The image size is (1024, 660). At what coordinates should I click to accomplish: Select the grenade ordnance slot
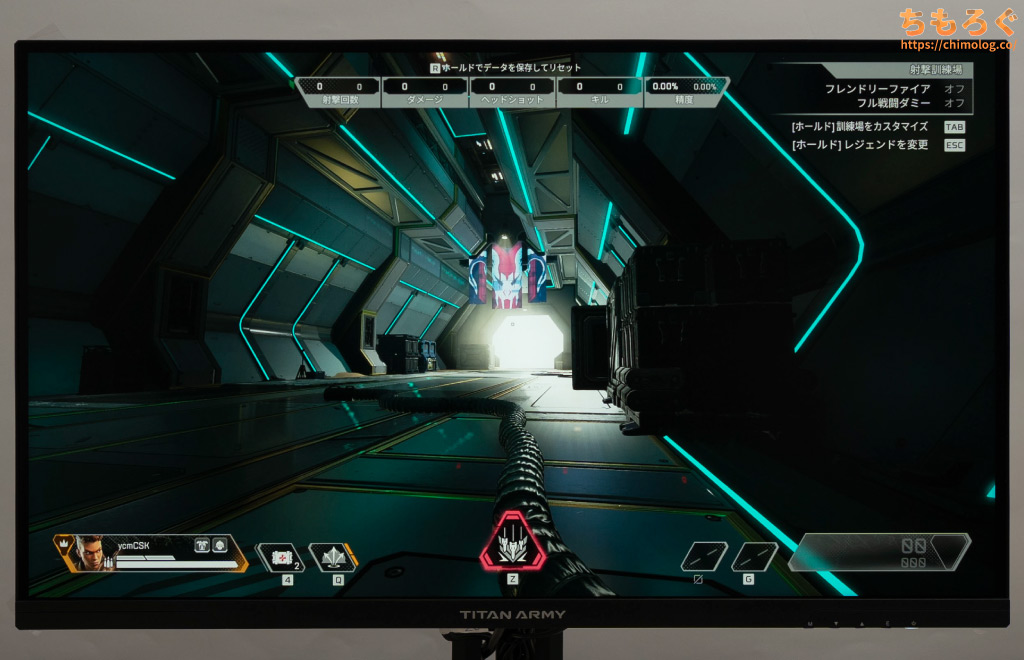pos(754,556)
